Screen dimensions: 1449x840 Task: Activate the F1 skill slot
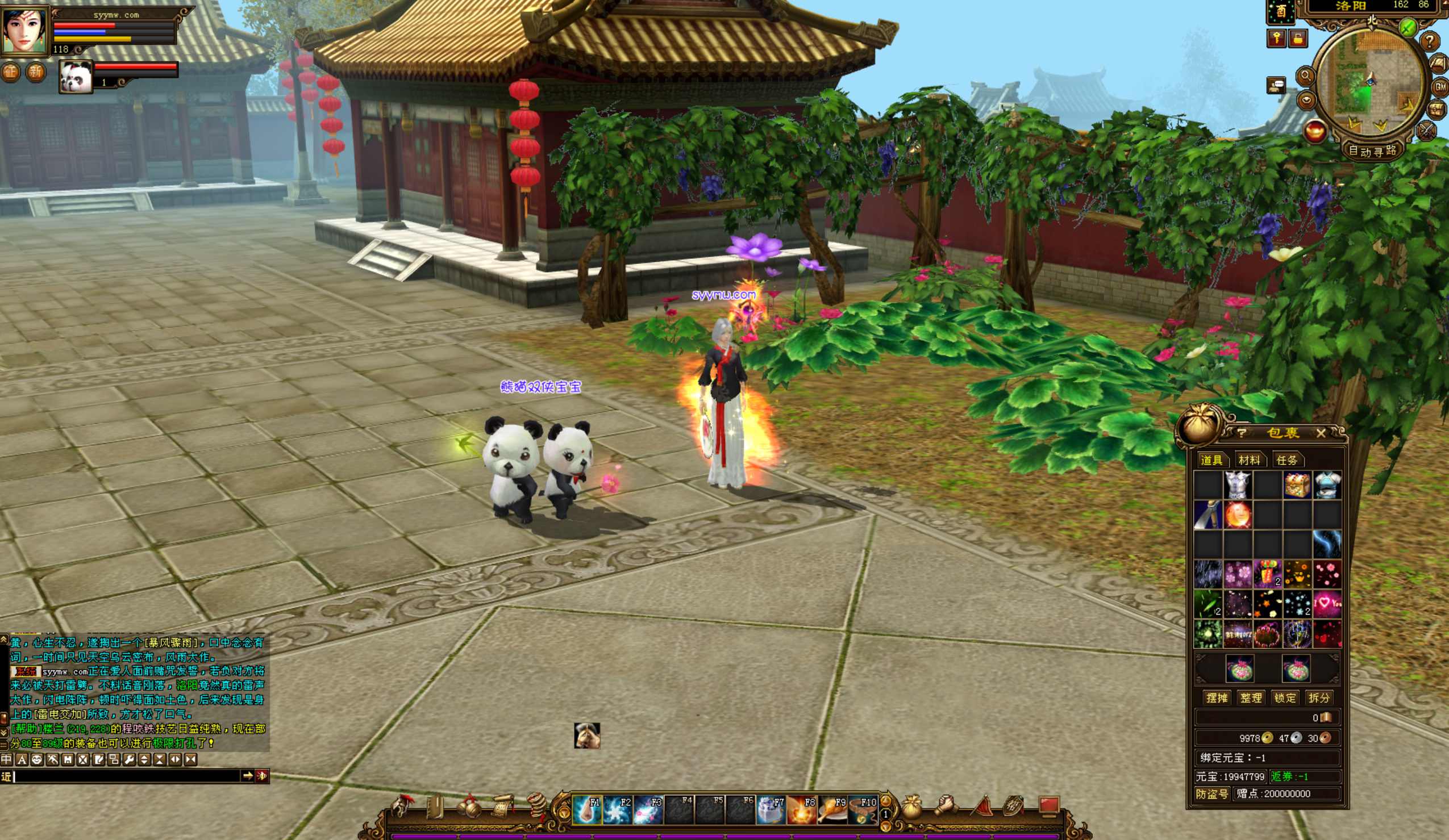587,809
